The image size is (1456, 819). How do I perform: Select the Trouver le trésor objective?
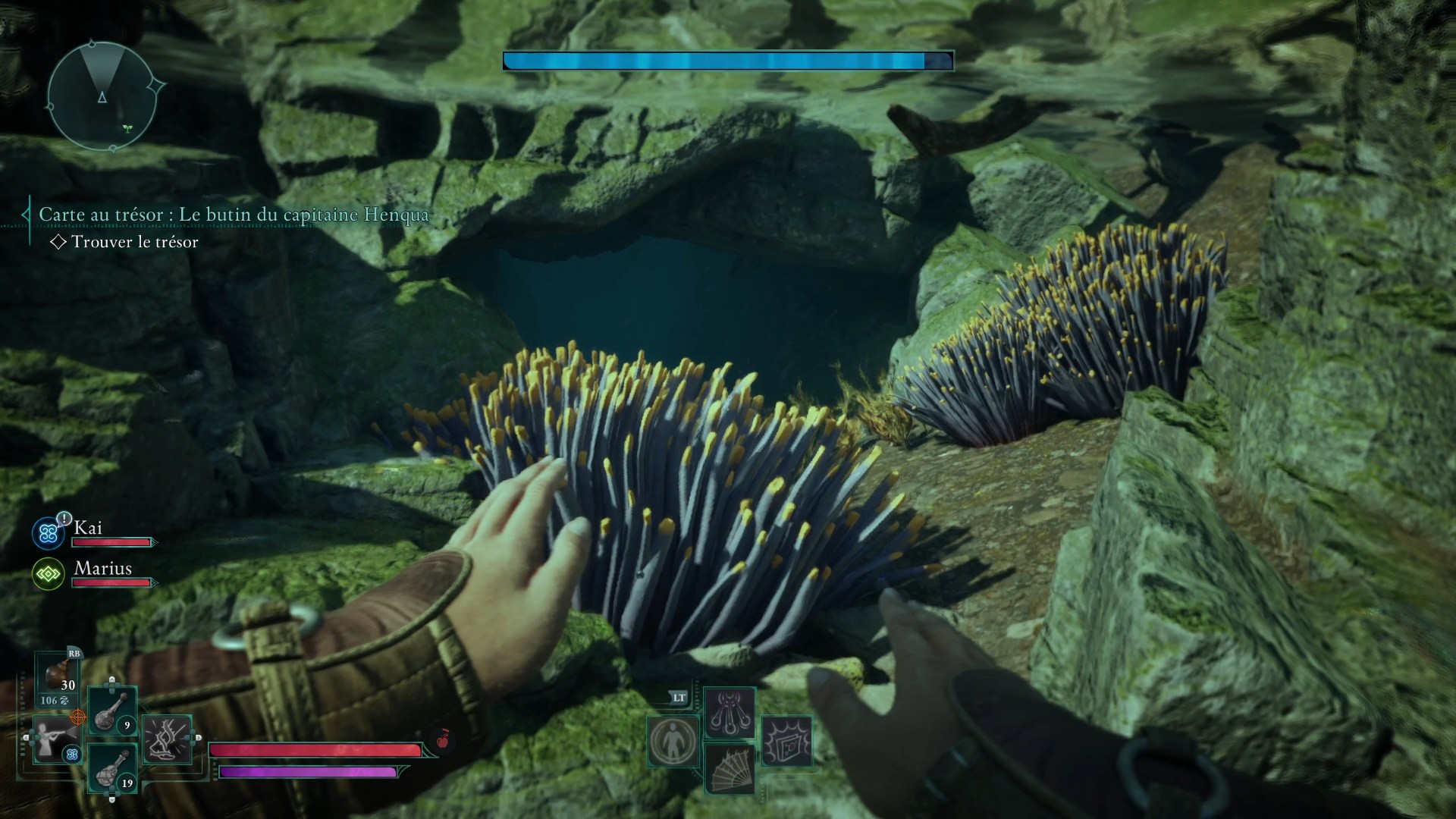tap(134, 242)
